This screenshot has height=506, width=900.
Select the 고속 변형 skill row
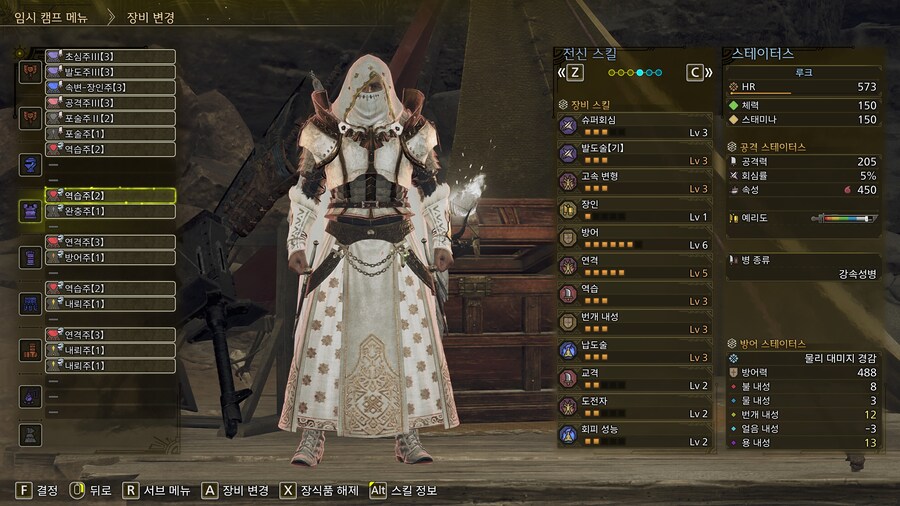point(635,181)
